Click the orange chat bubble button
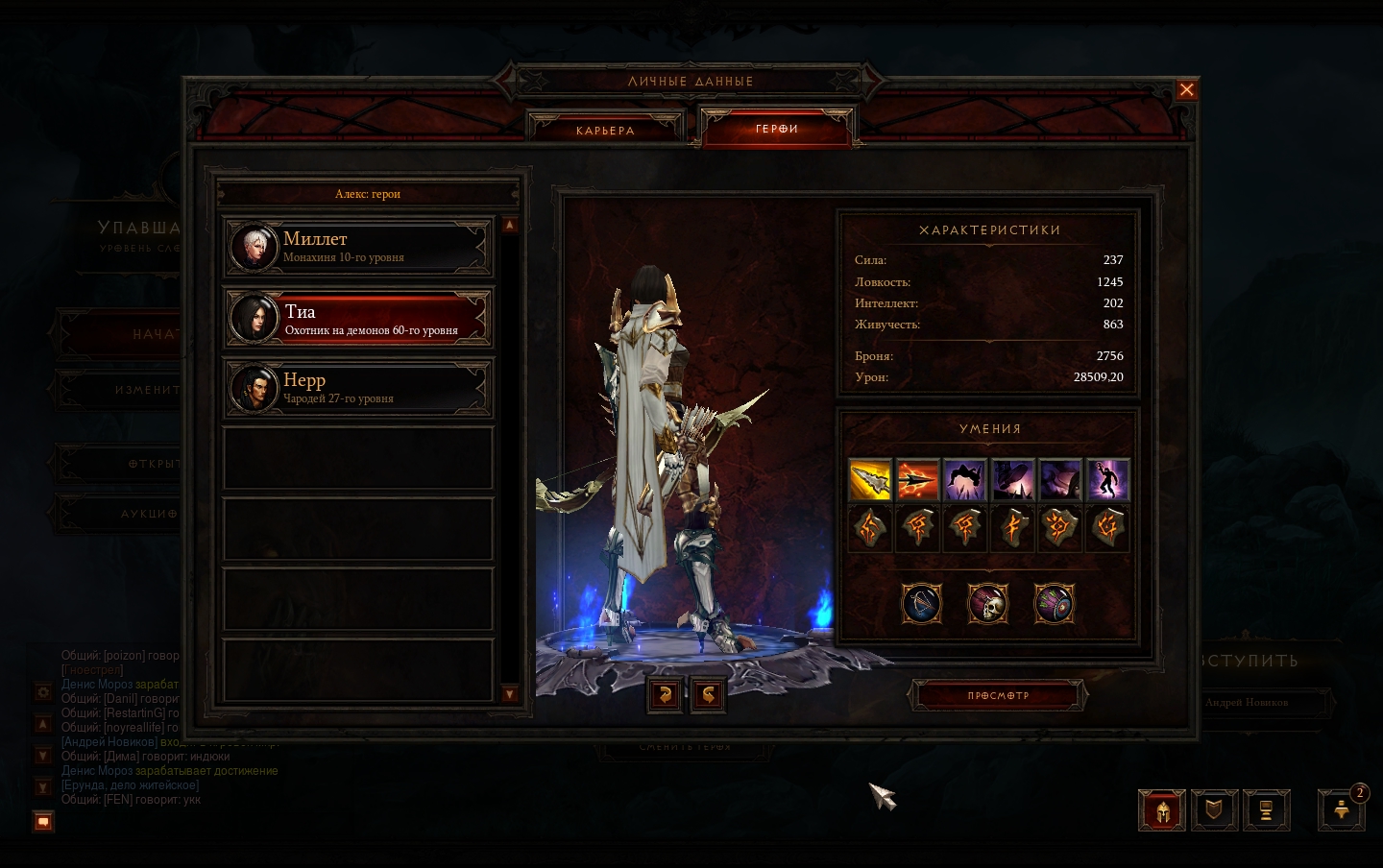This screenshot has width=1383, height=868. 43,822
